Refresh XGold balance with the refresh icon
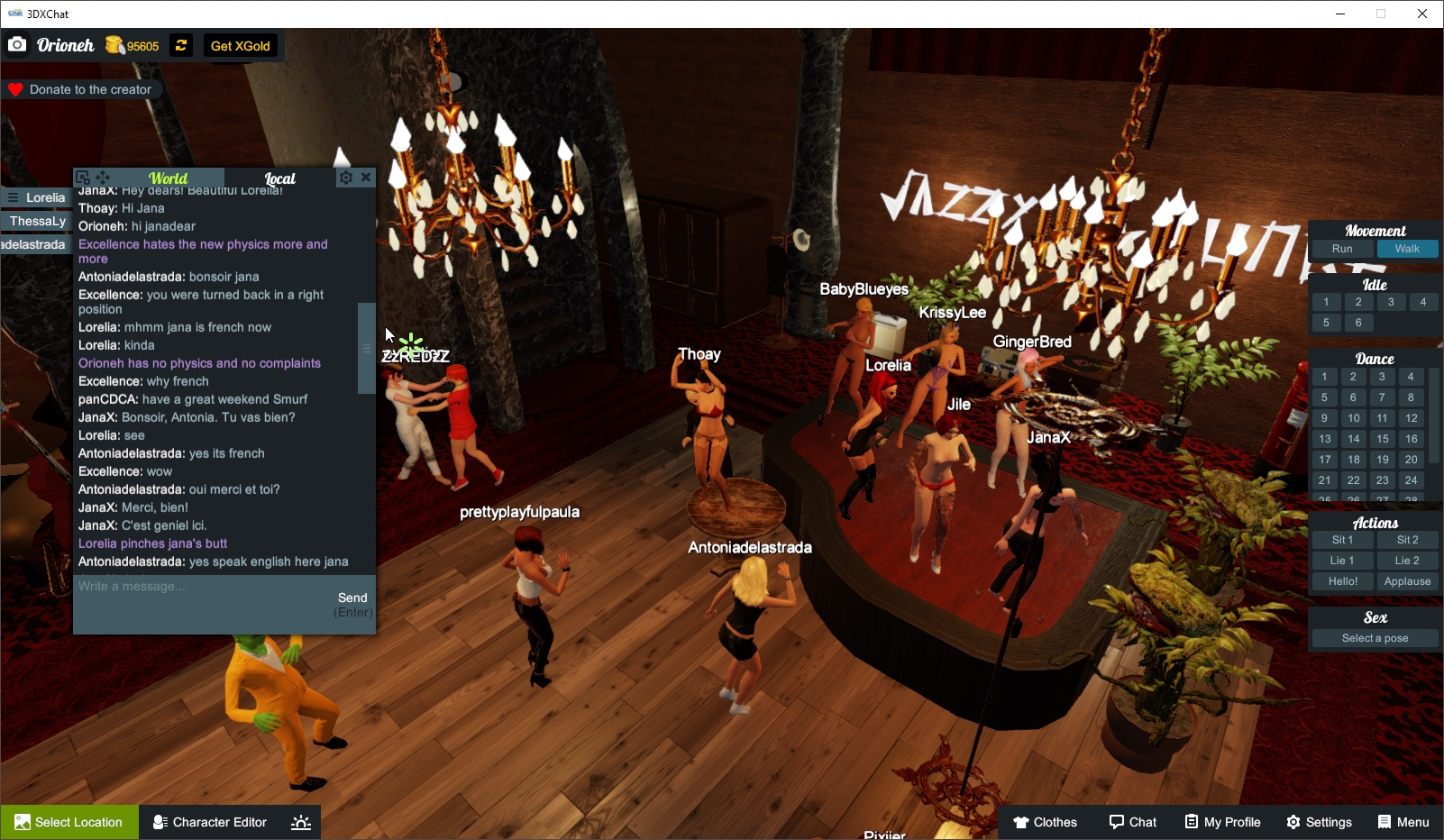The width and height of the screenshot is (1444, 840). (x=180, y=45)
